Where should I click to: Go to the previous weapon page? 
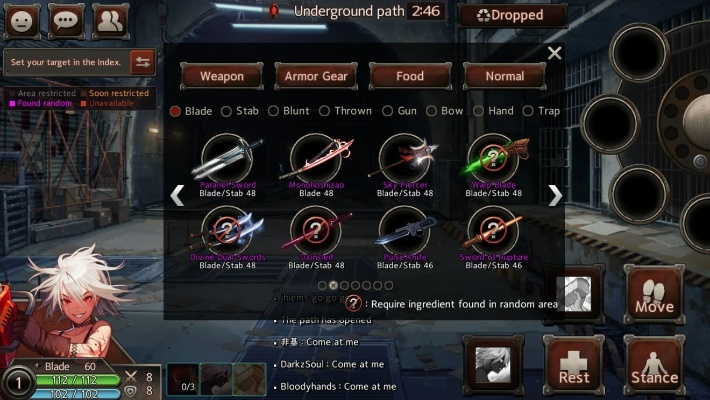point(178,195)
